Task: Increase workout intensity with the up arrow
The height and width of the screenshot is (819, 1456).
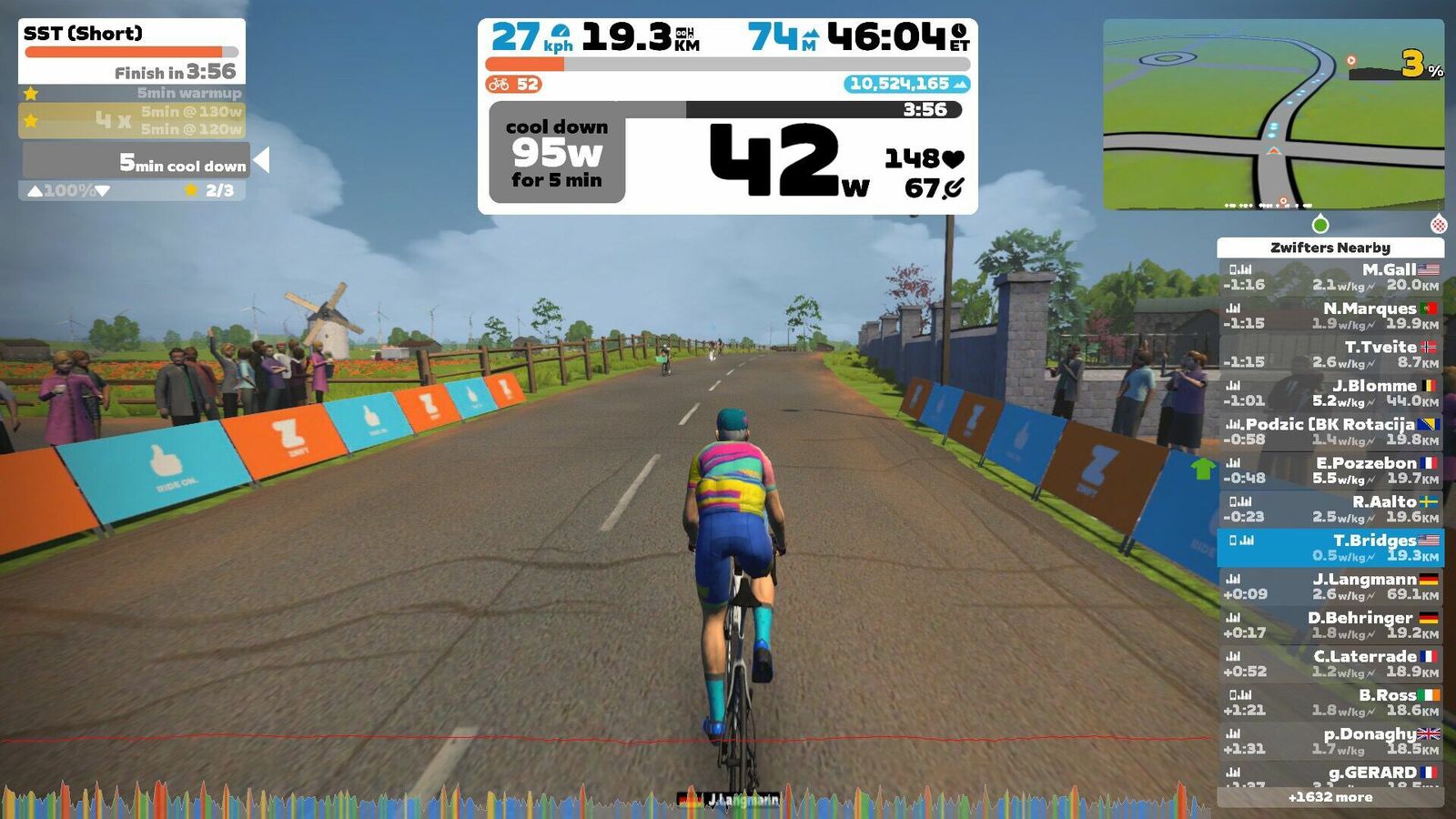Action: pos(35,191)
